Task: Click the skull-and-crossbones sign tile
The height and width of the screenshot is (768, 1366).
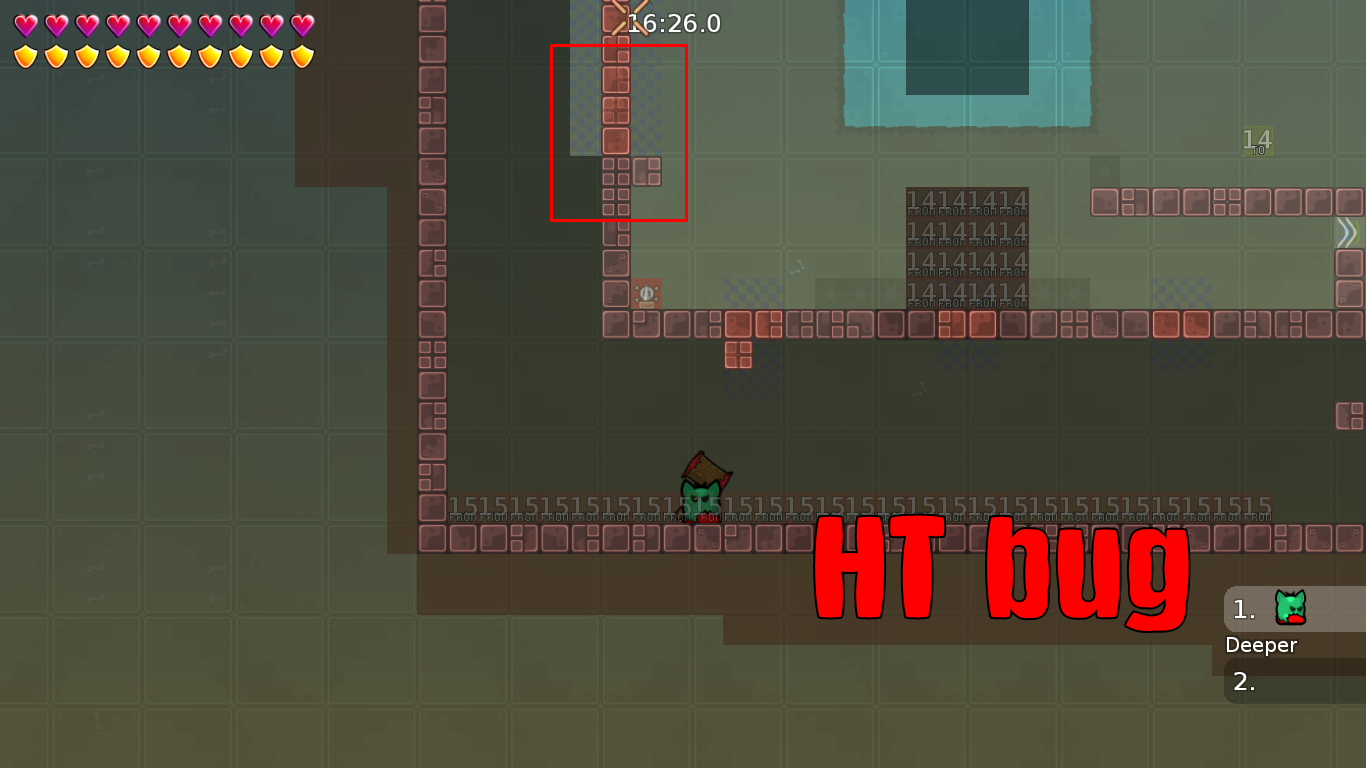Action: coord(645,292)
